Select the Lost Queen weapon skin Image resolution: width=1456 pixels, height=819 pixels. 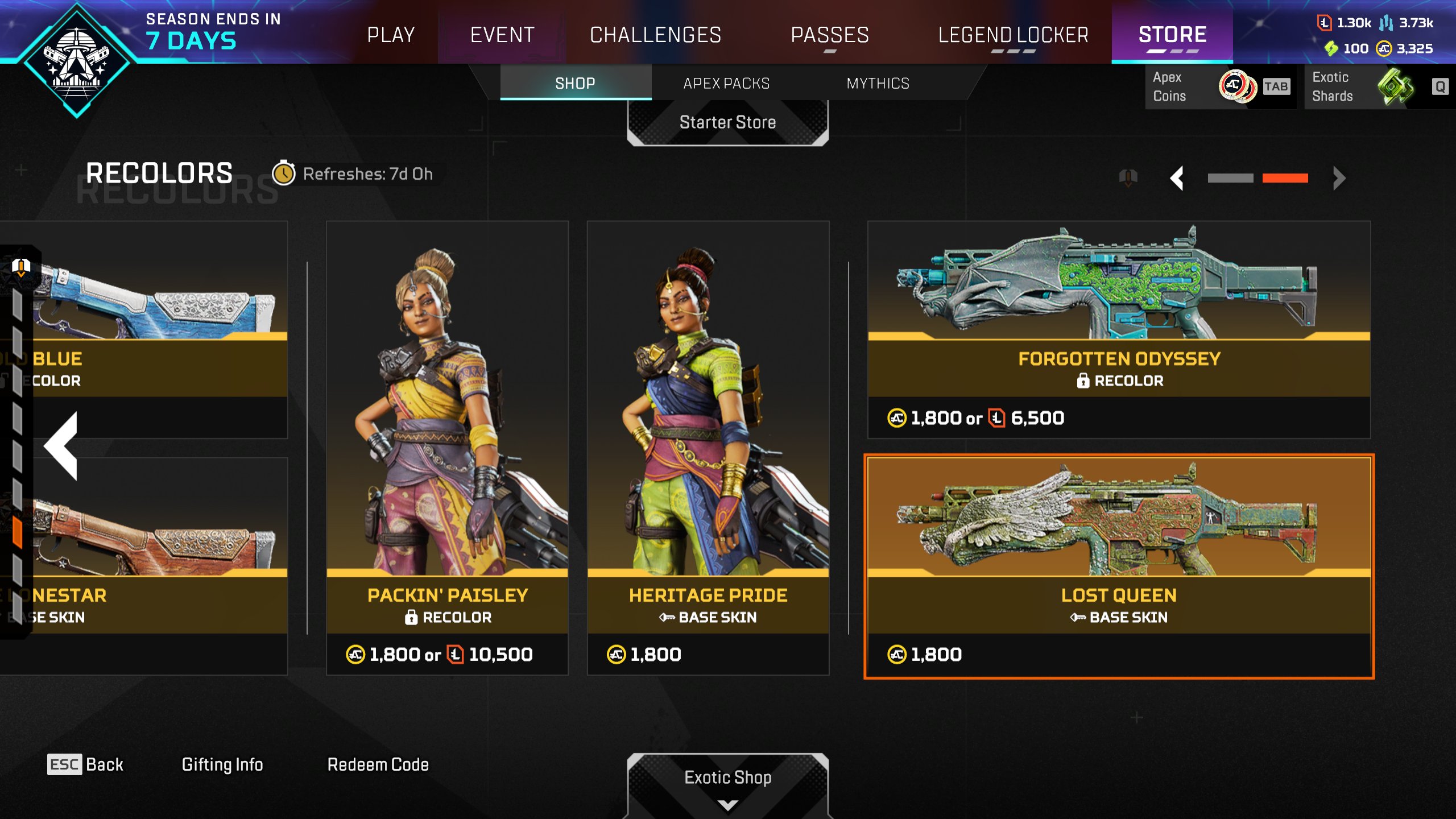(x=1119, y=566)
